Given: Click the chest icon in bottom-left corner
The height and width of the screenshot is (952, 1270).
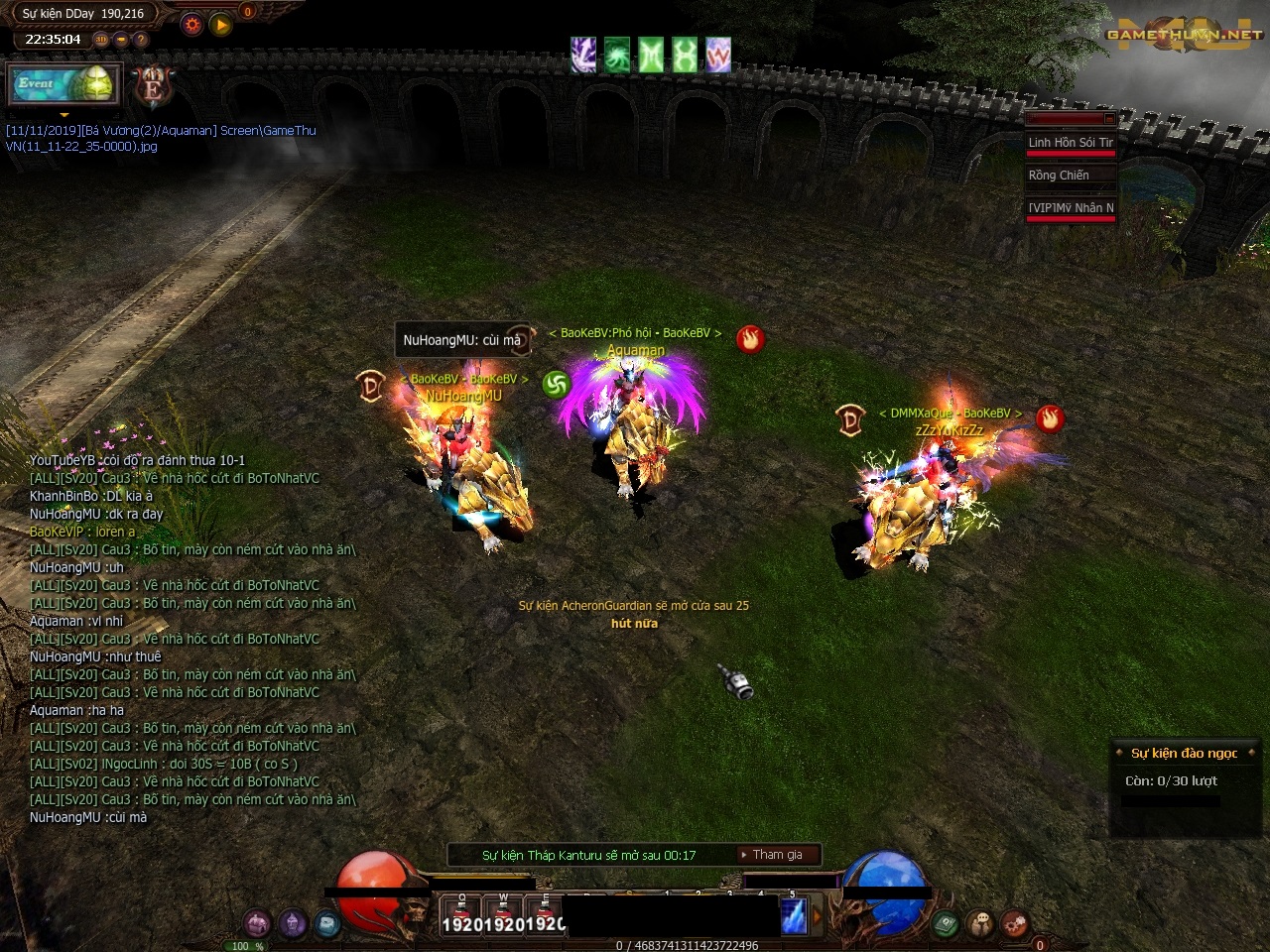Looking at the screenshot, I should [x=256, y=922].
